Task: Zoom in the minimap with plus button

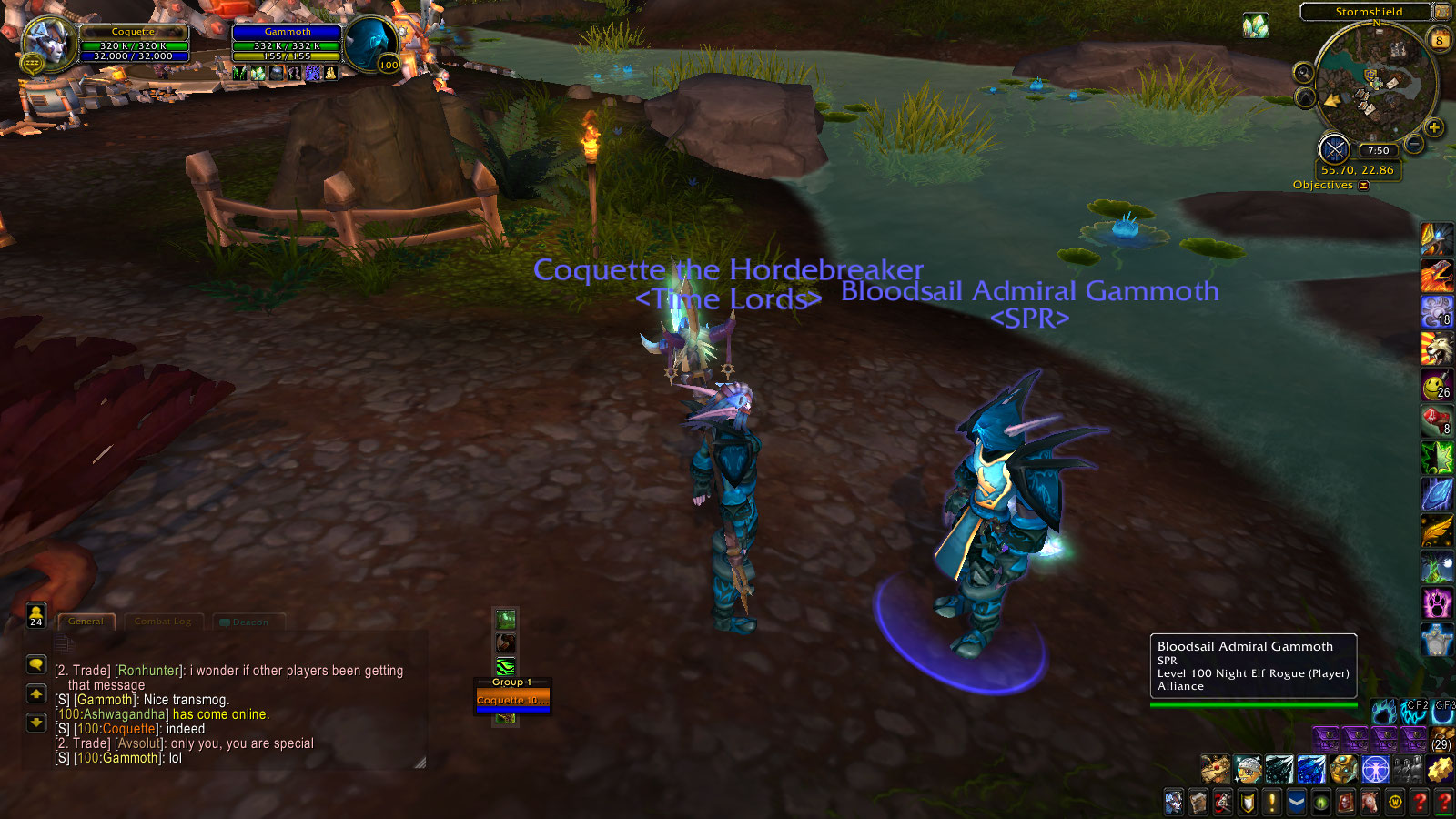Action: coord(1434,127)
